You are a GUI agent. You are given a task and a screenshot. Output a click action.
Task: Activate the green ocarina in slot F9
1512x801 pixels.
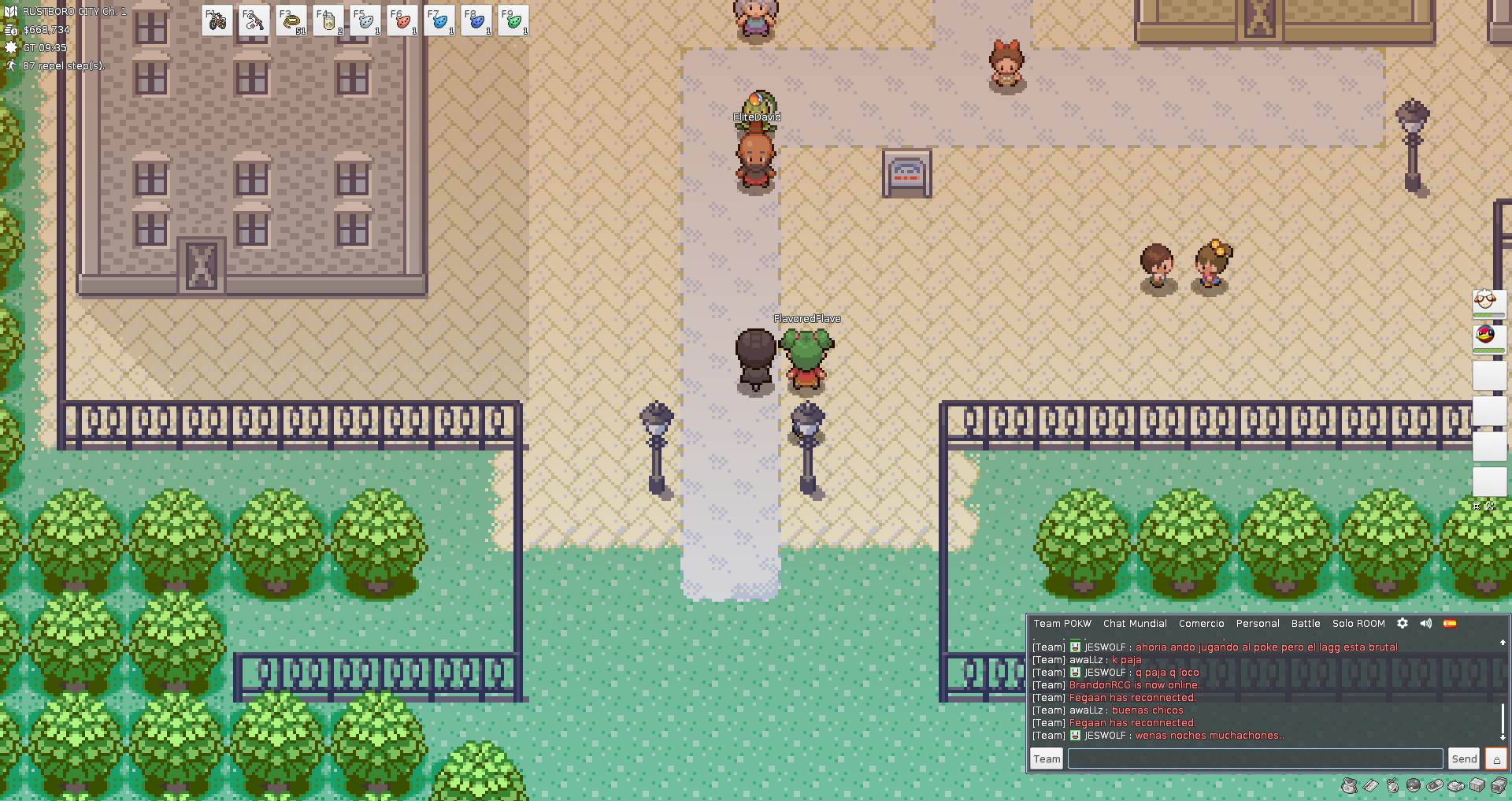pyautogui.click(x=513, y=21)
